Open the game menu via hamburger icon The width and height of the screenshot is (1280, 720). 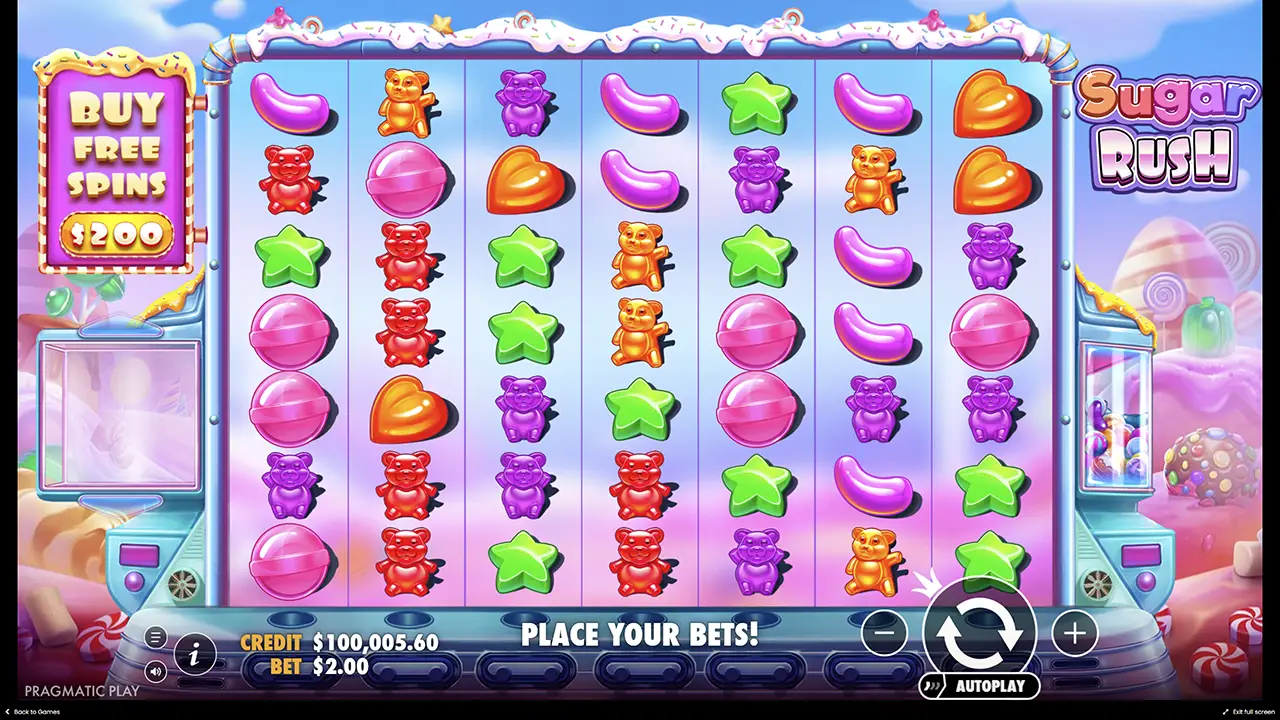pyautogui.click(x=155, y=637)
